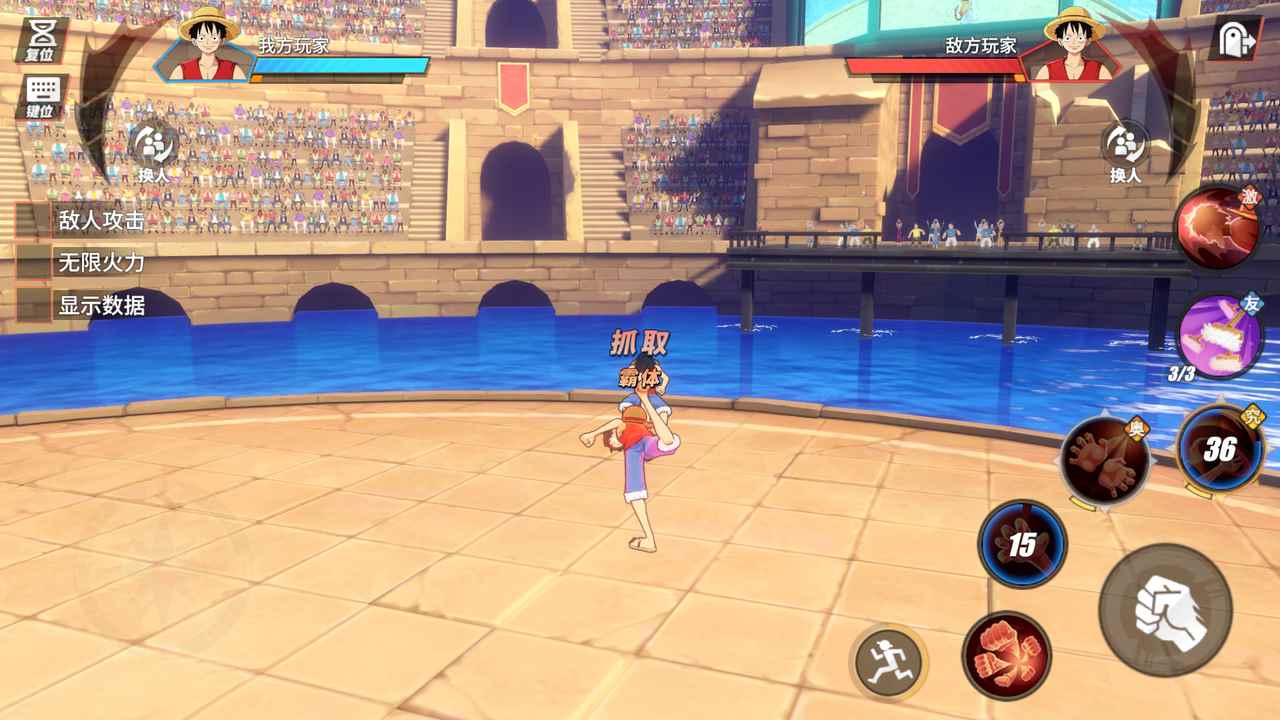Screen dimensions: 1280x720
Task: Hit the large fist basic attack button
Action: pyautogui.click(x=1165, y=610)
